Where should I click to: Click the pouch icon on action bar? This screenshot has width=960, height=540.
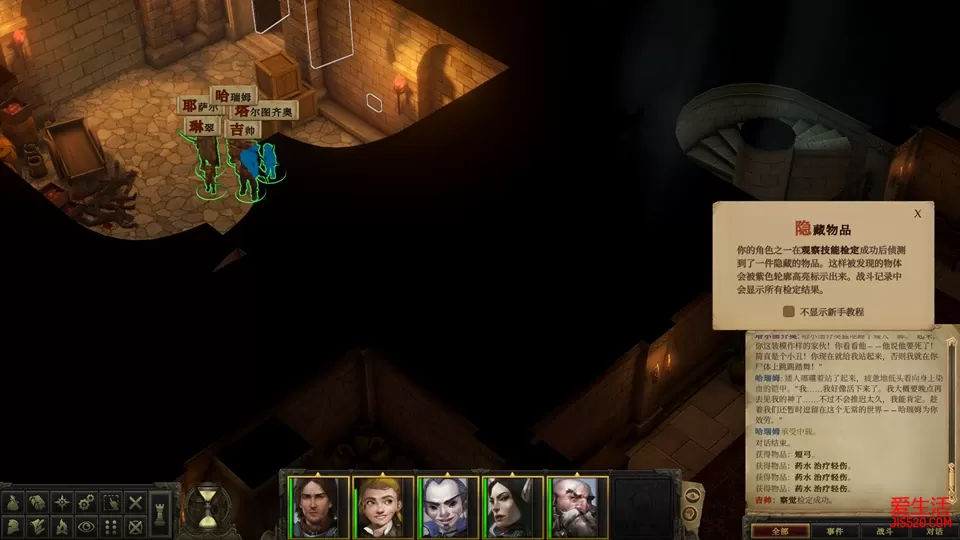(x=13, y=501)
